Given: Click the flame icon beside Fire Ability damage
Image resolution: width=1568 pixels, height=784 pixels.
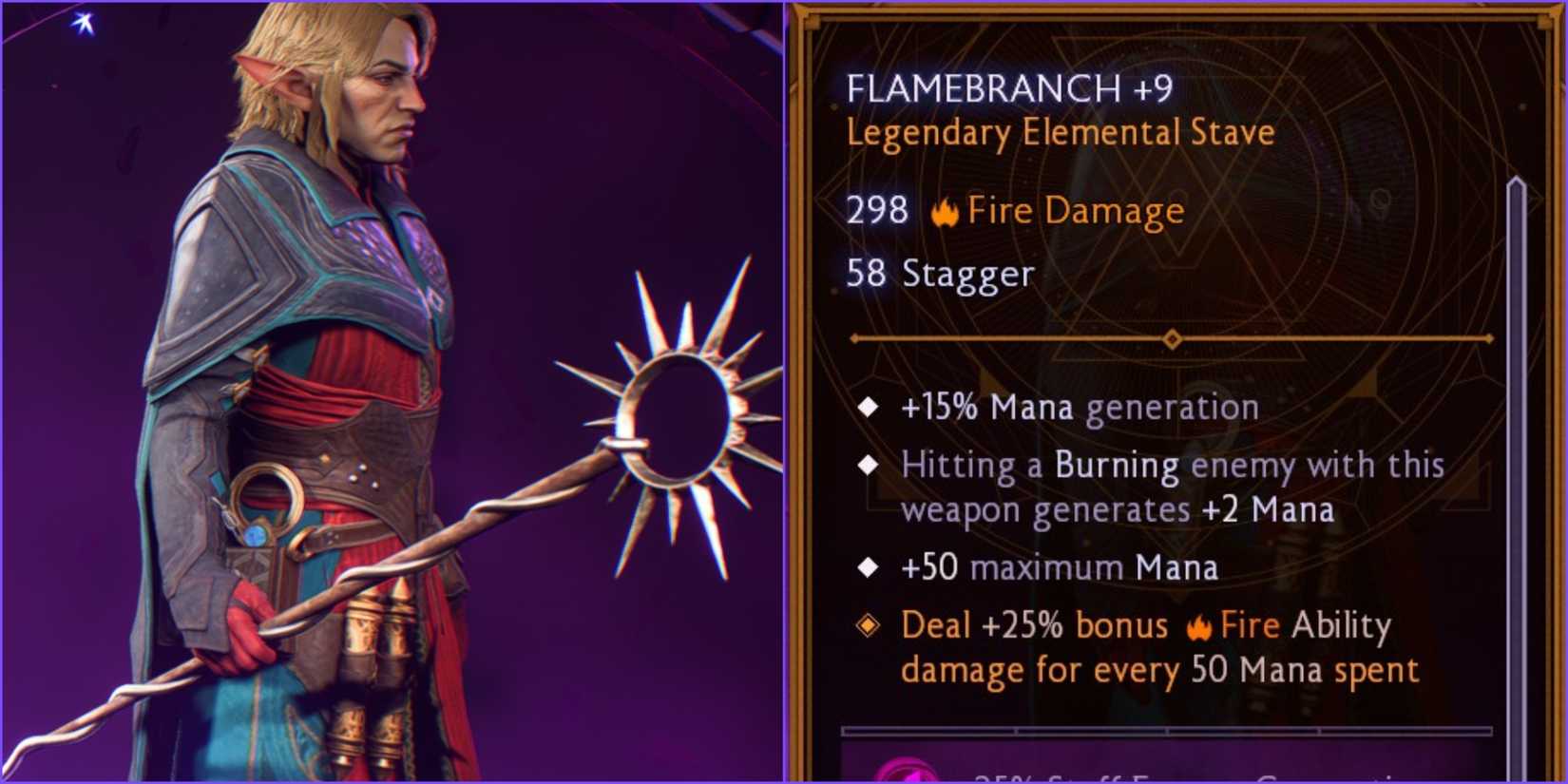Looking at the screenshot, I should (1203, 625).
